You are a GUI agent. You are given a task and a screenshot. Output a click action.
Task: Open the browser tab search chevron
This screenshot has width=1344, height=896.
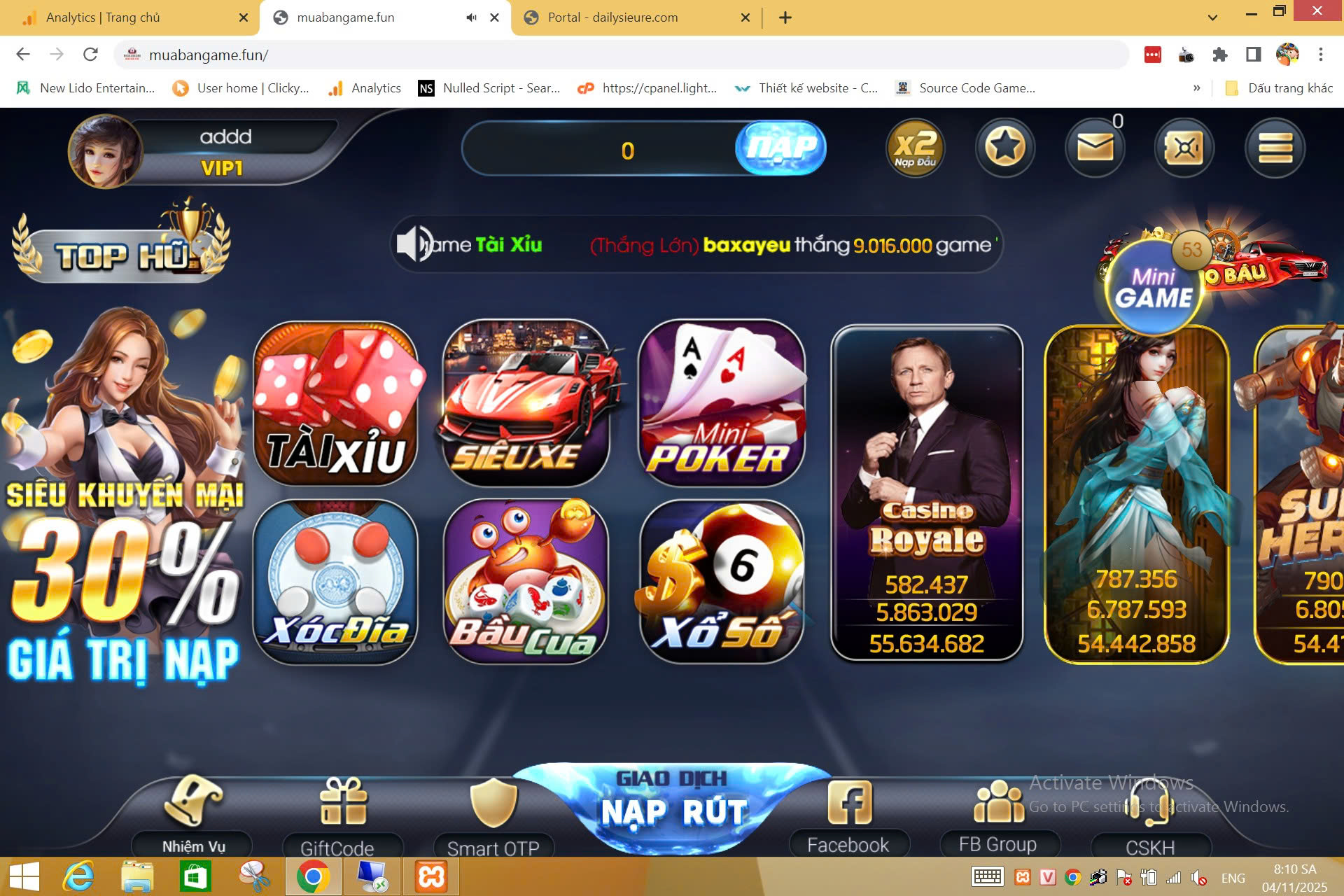tap(1213, 17)
